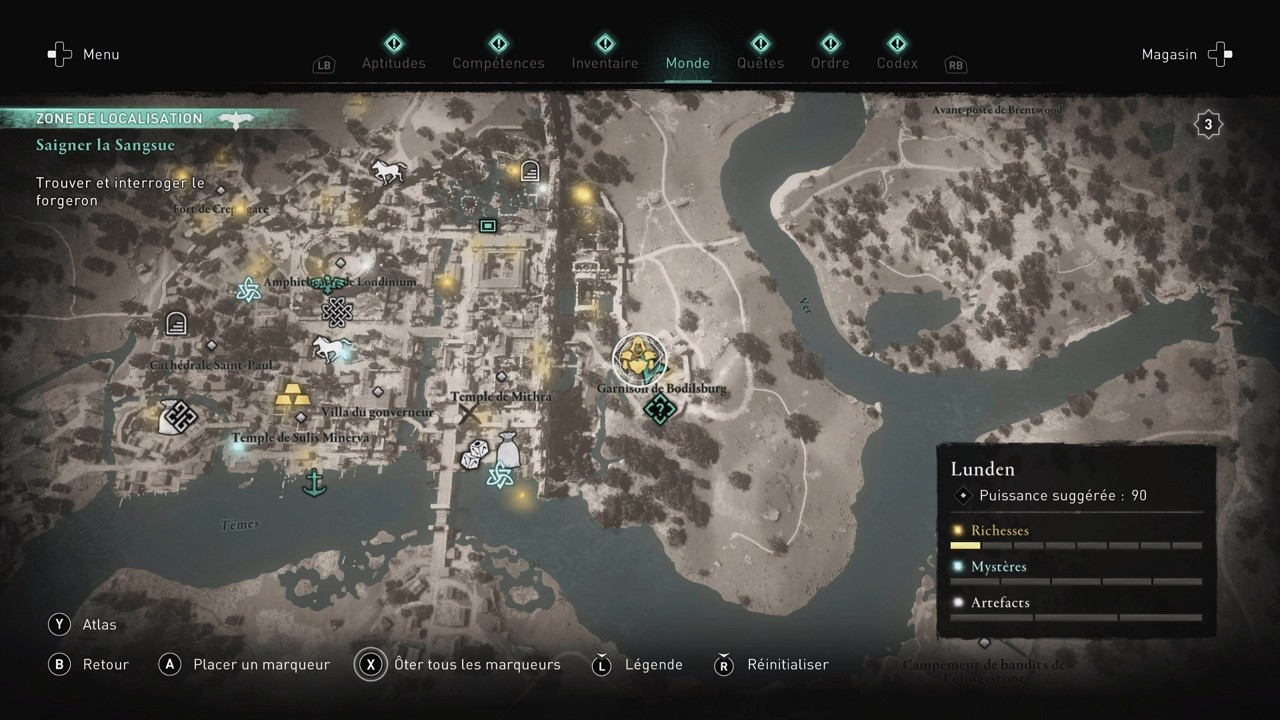Image resolution: width=1280 pixels, height=720 pixels.
Task: Click the Magasin store link
Action: tap(1169, 54)
